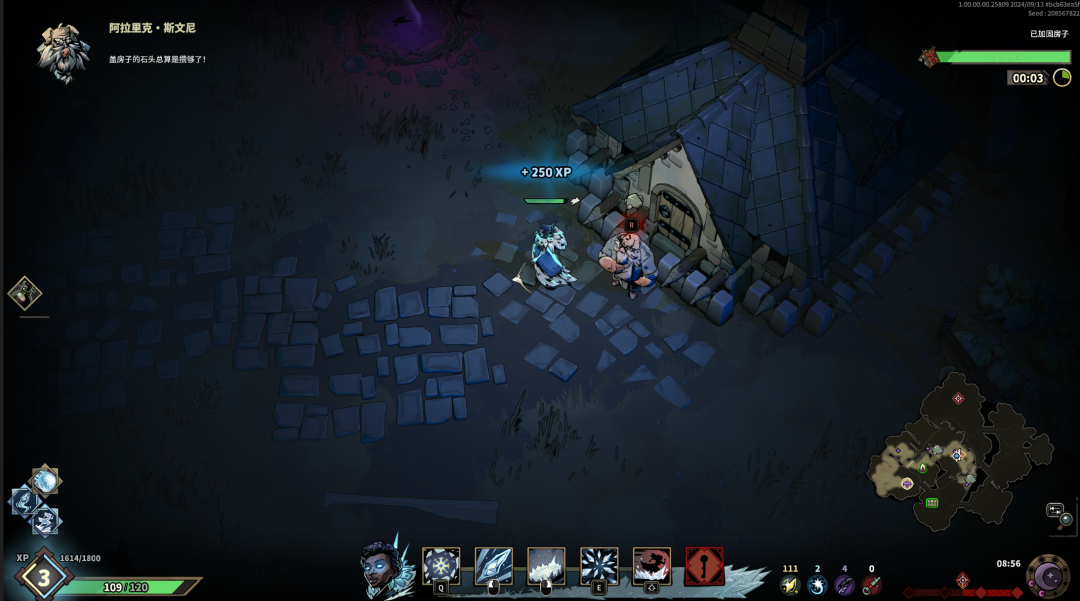Activate the red dash ability icon

click(x=652, y=566)
